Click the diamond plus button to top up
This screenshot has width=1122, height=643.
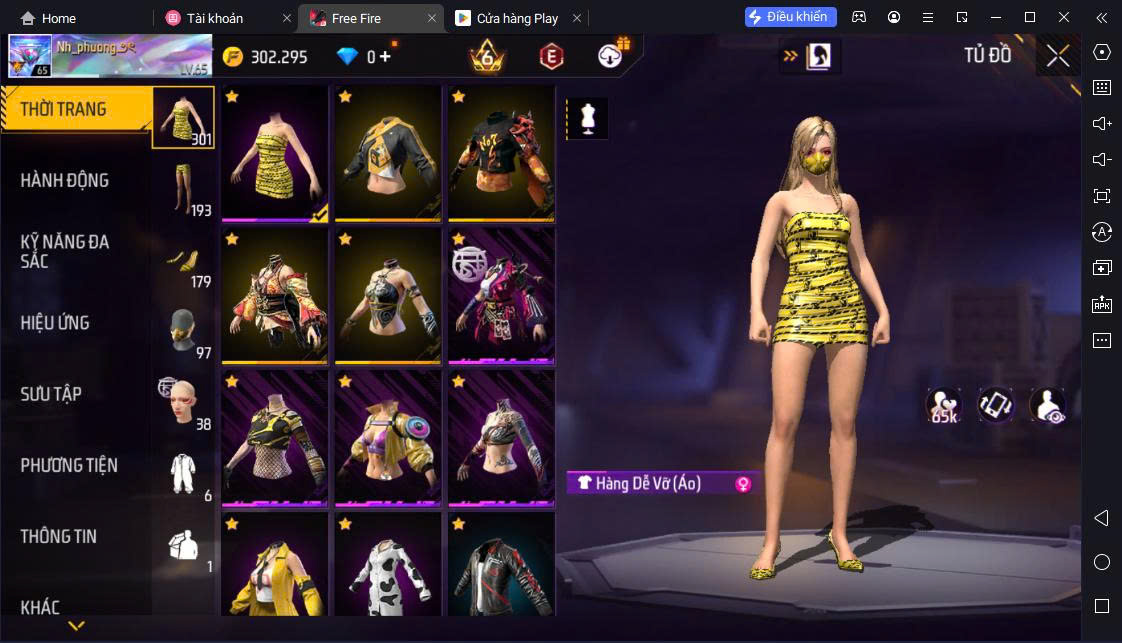click(385, 56)
